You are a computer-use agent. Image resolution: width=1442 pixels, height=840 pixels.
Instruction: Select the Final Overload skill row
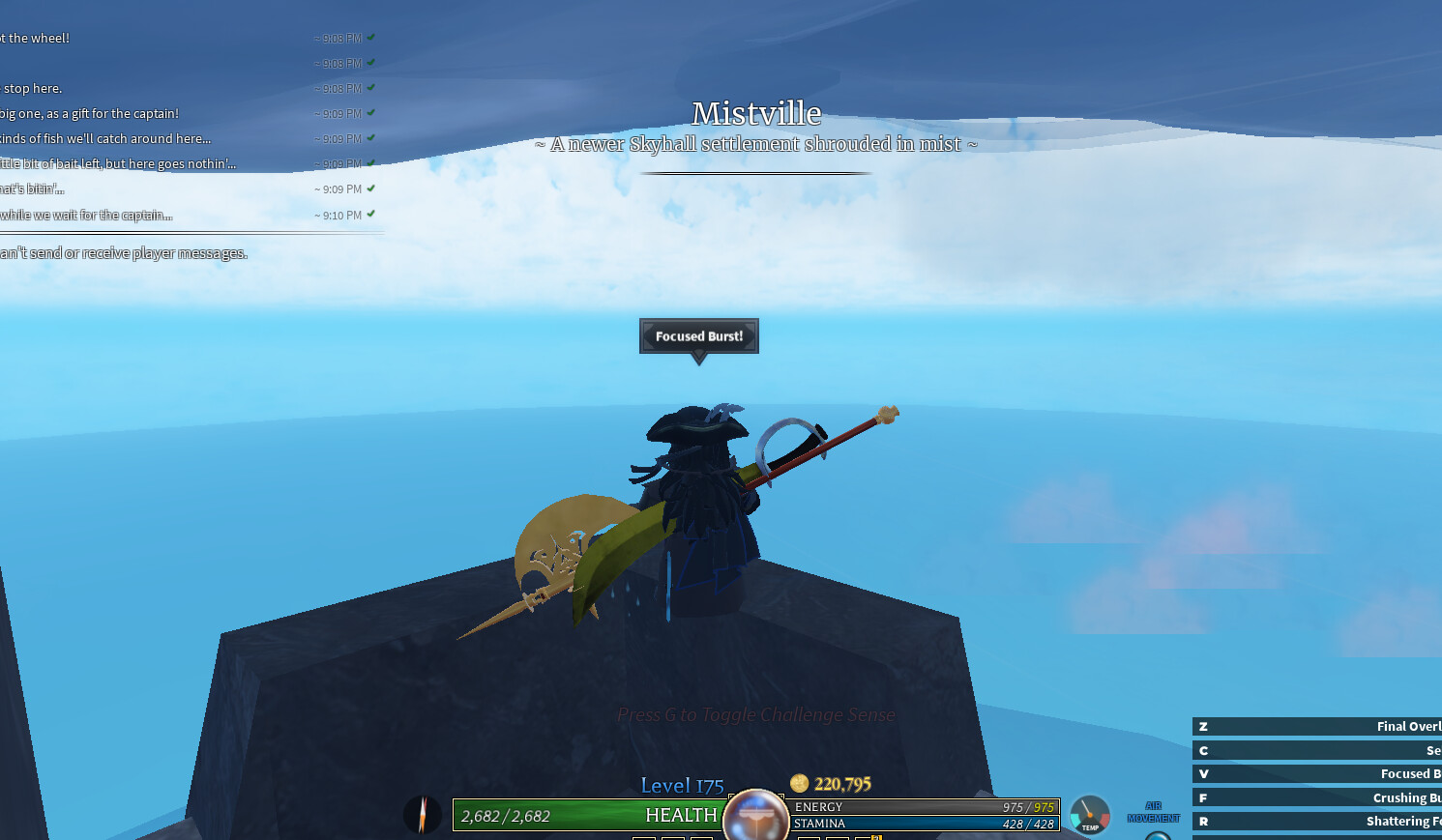point(1317,727)
